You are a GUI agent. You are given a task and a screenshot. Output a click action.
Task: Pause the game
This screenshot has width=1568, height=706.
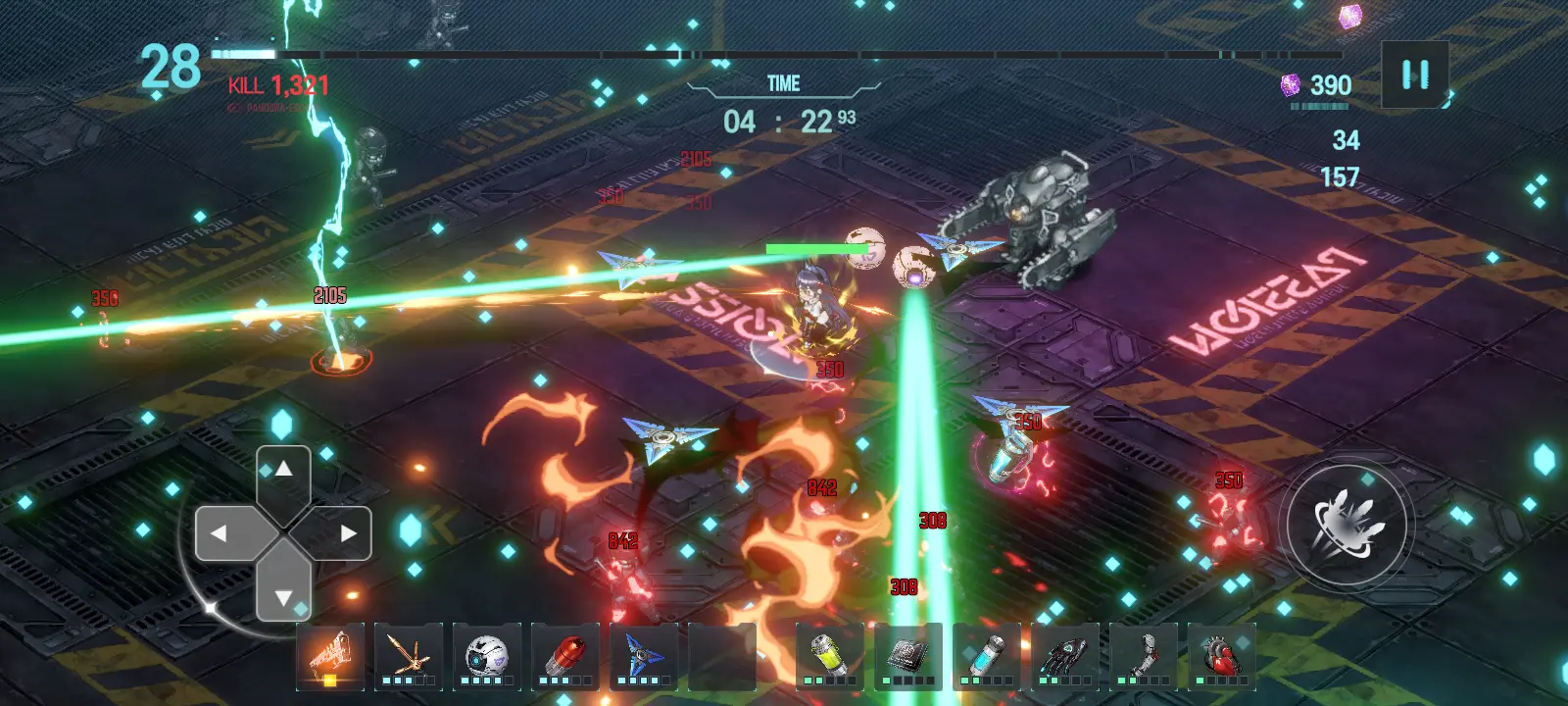(1414, 75)
